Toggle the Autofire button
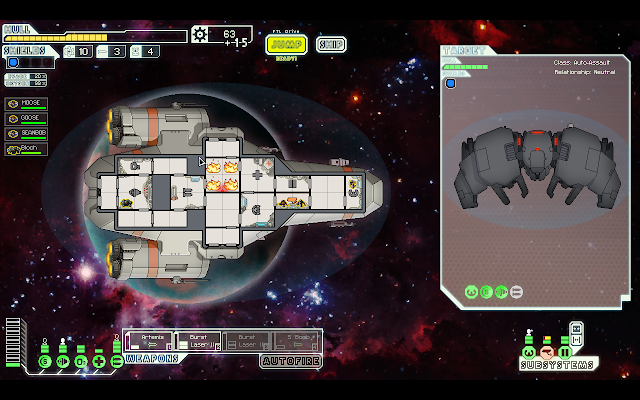Image resolution: width=640 pixels, height=400 pixels. click(290, 360)
